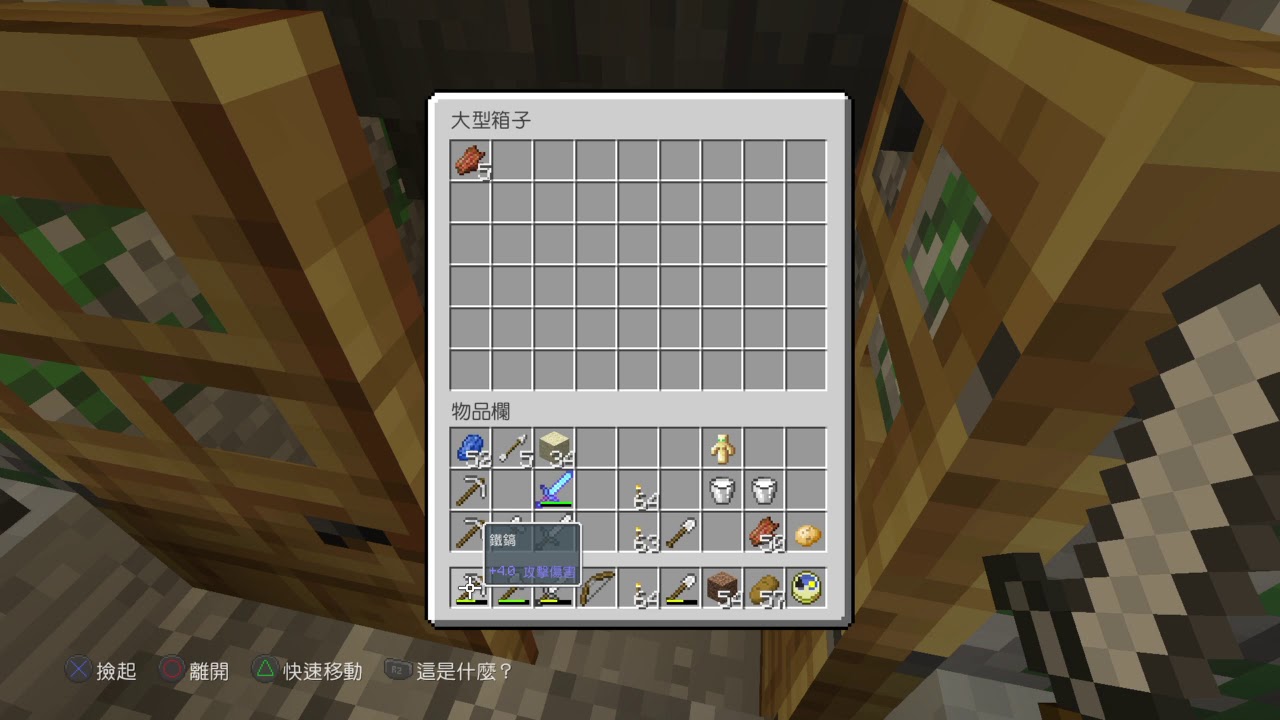
Task: Click the enchanted diamond sword
Action: (x=554, y=490)
